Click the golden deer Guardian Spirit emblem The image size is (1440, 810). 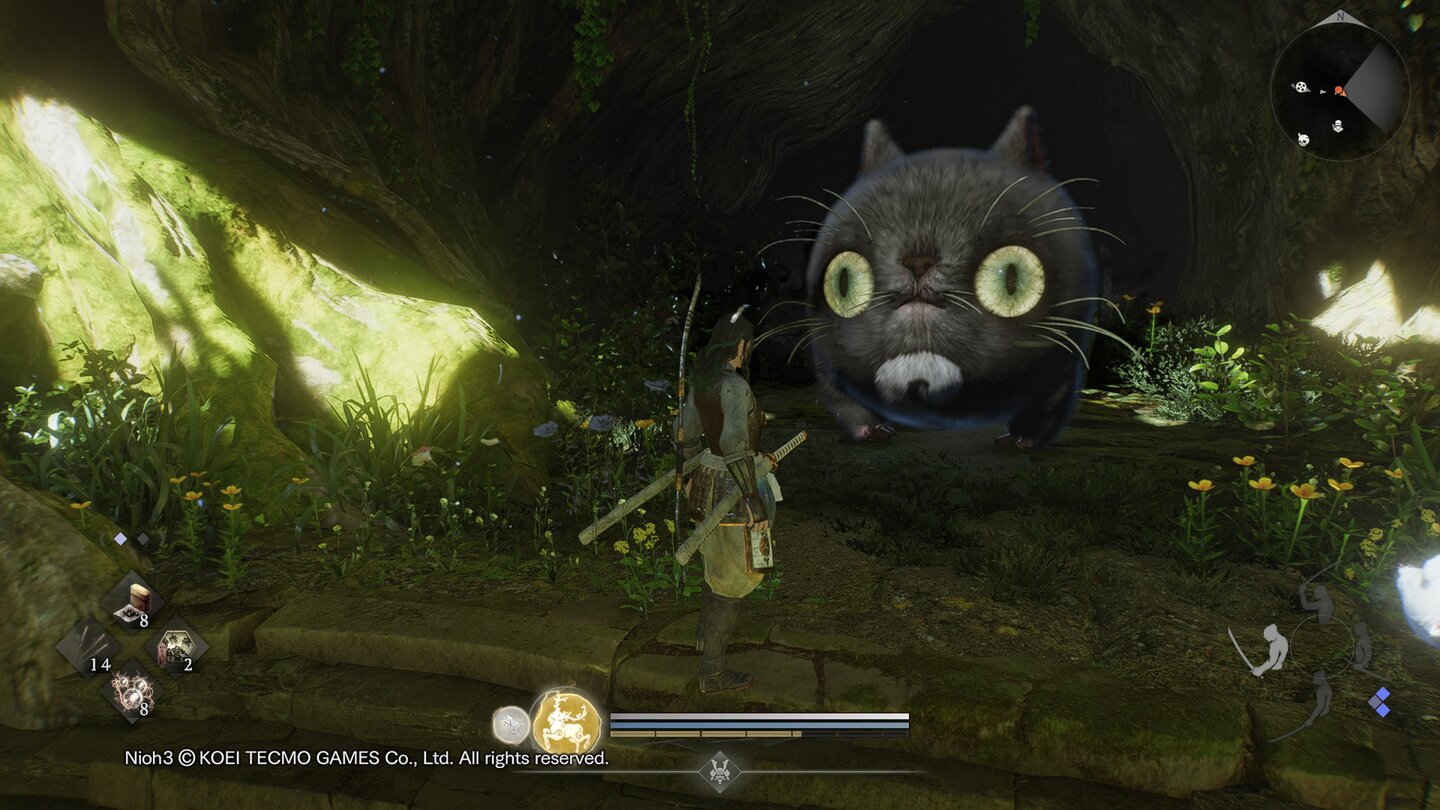(x=567, y=719)
